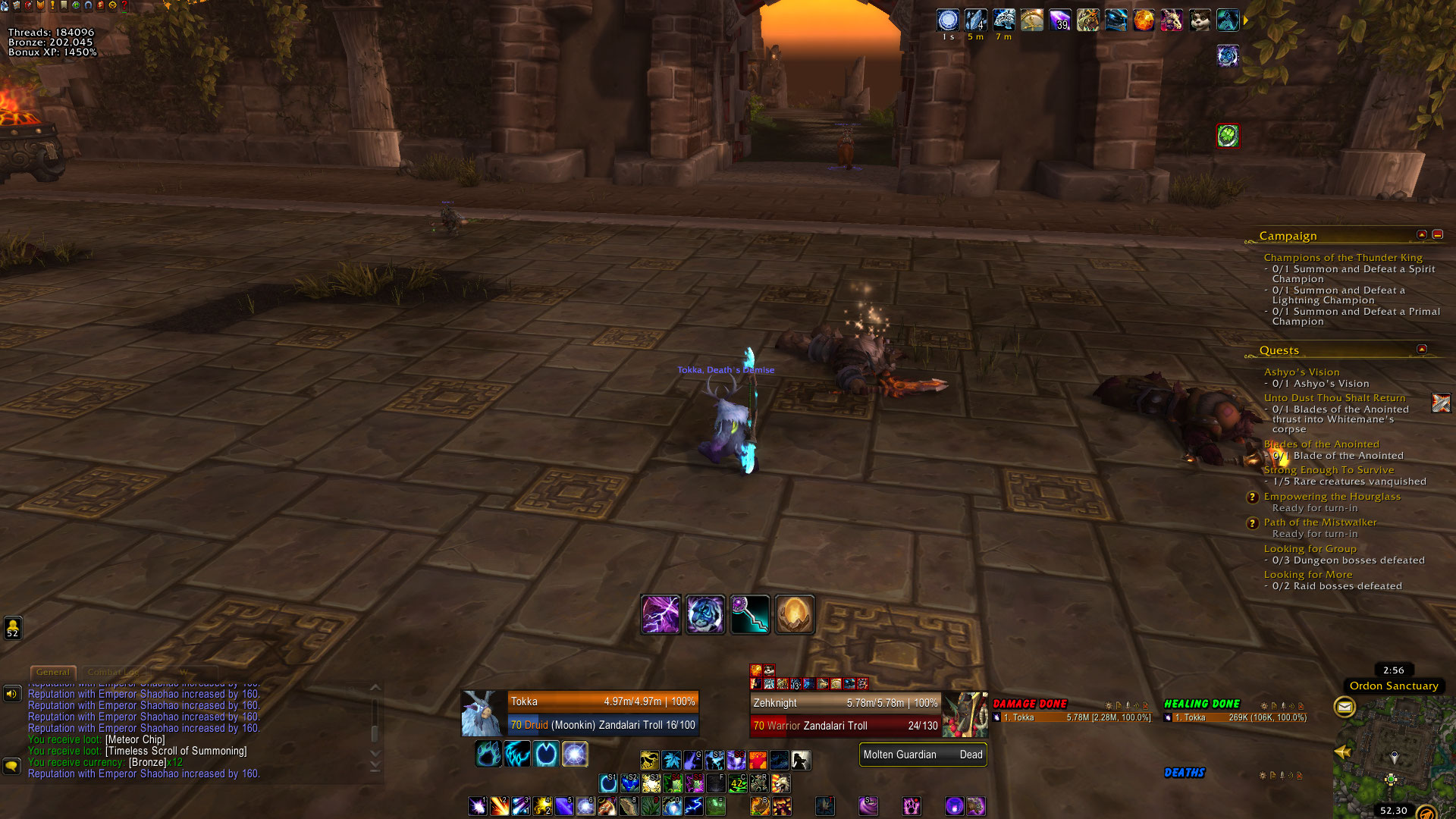Select the Champions of the Thunder King quest
Viewport: 1456px width, 819px height.
click(x=1342, y=258)
